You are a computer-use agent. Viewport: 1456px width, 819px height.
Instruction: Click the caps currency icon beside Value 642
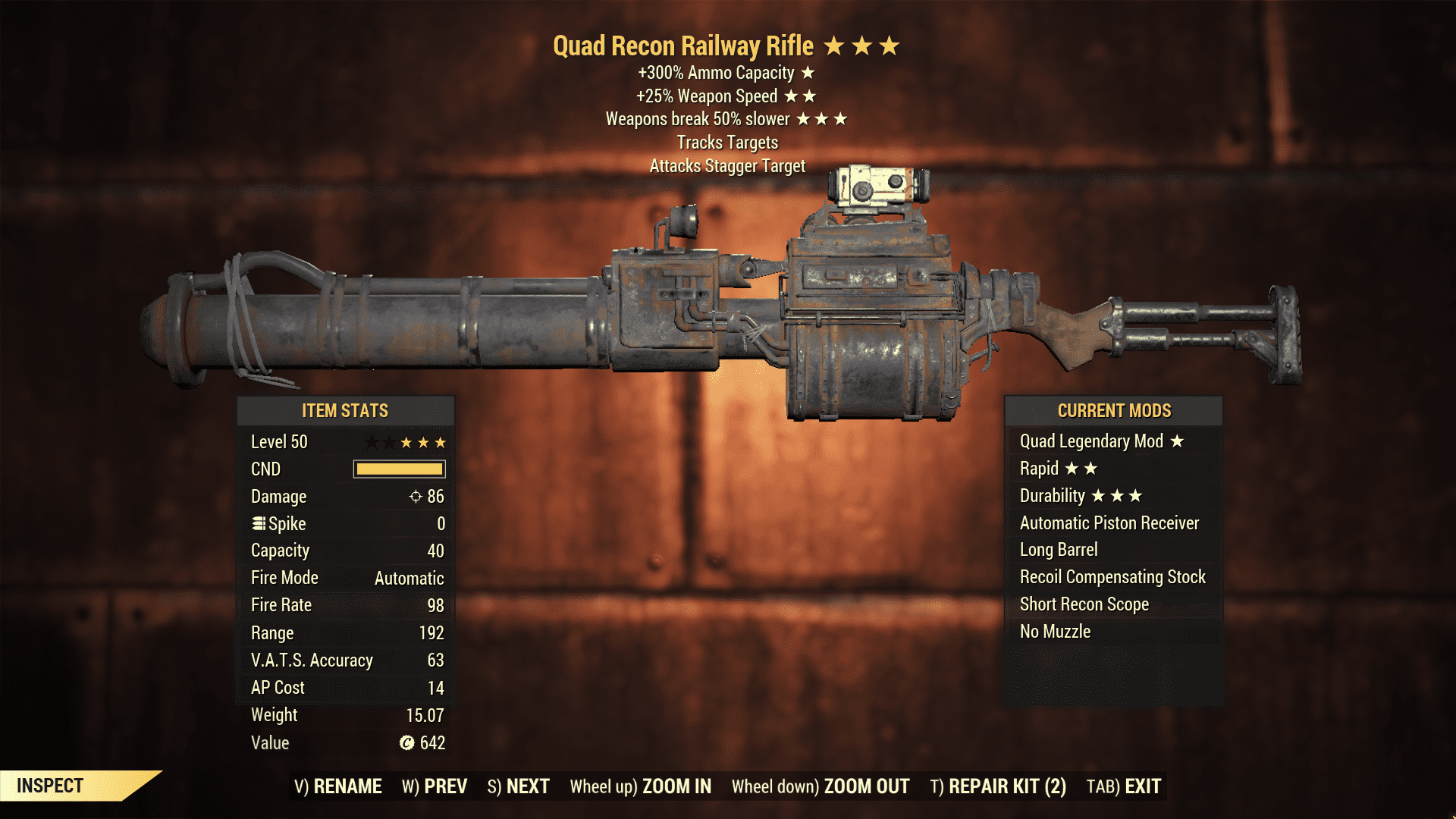(x=406, y=743)
